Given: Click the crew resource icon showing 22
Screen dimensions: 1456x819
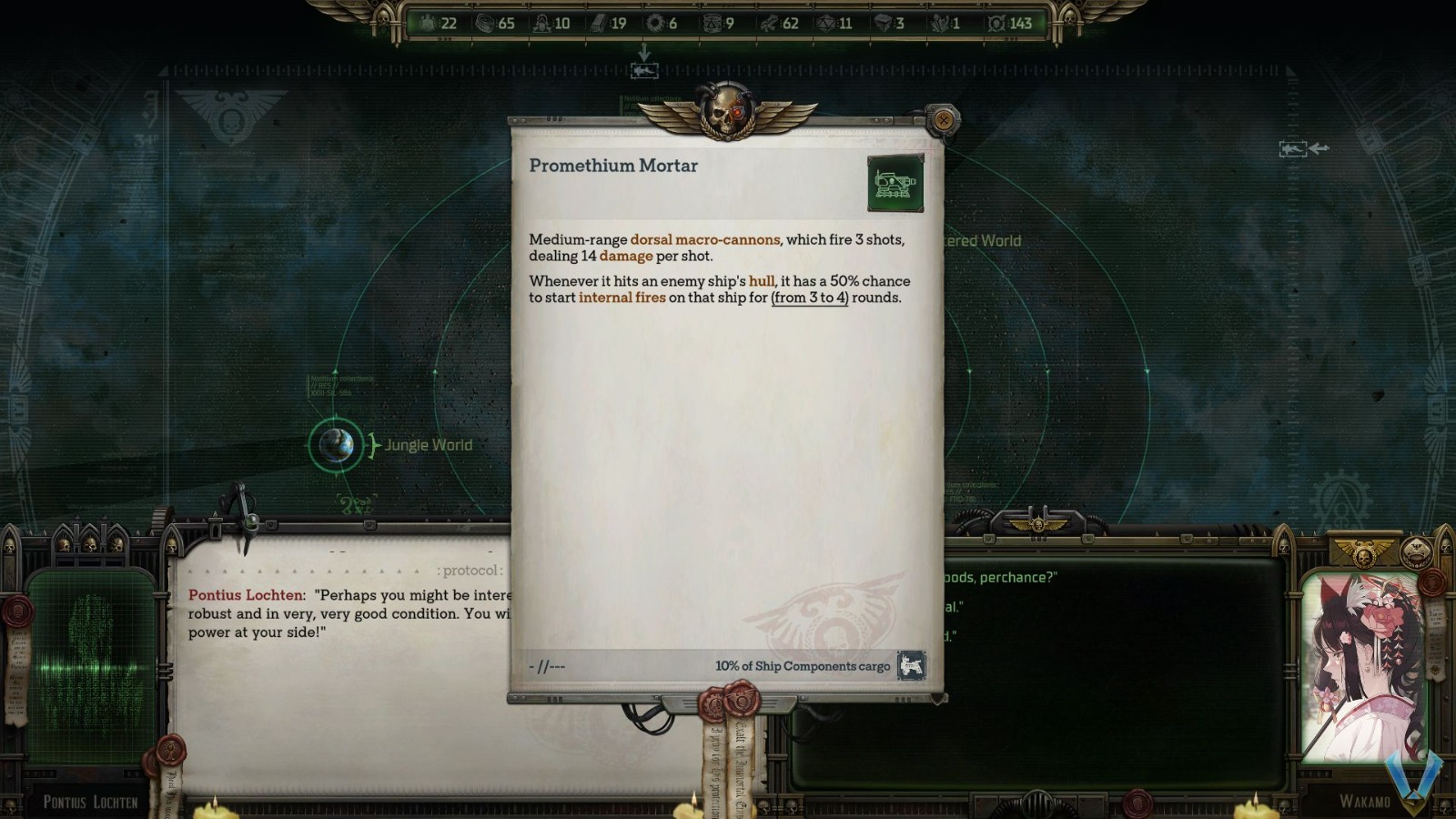Looking at the screenshot, I should click(x=428, y=25).
